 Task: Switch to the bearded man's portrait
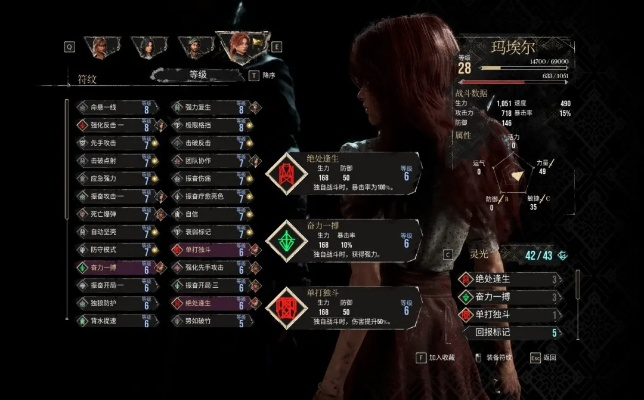point(192,46)
